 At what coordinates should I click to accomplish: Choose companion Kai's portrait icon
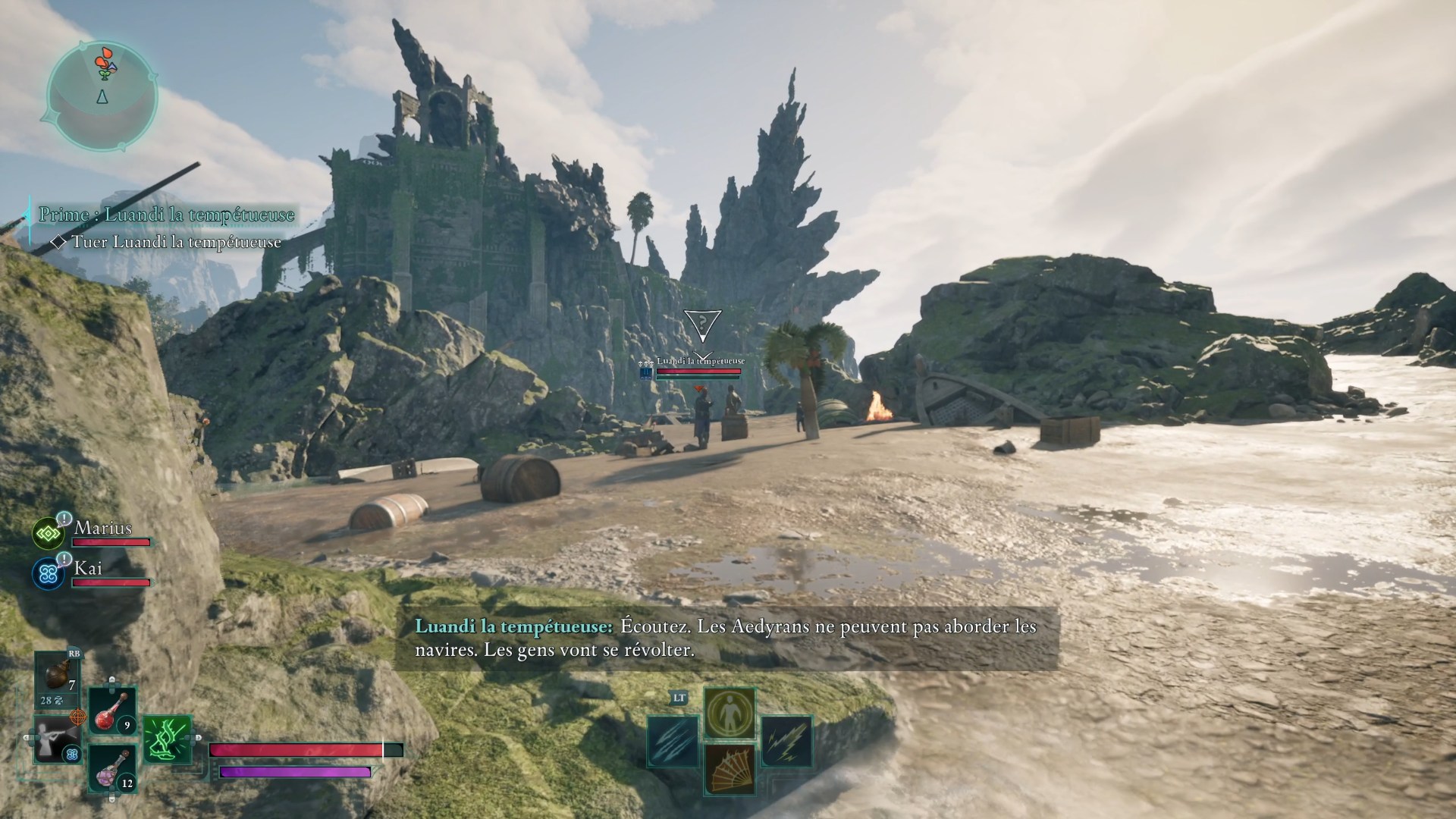pyautogui.click(x=49, y=574)
